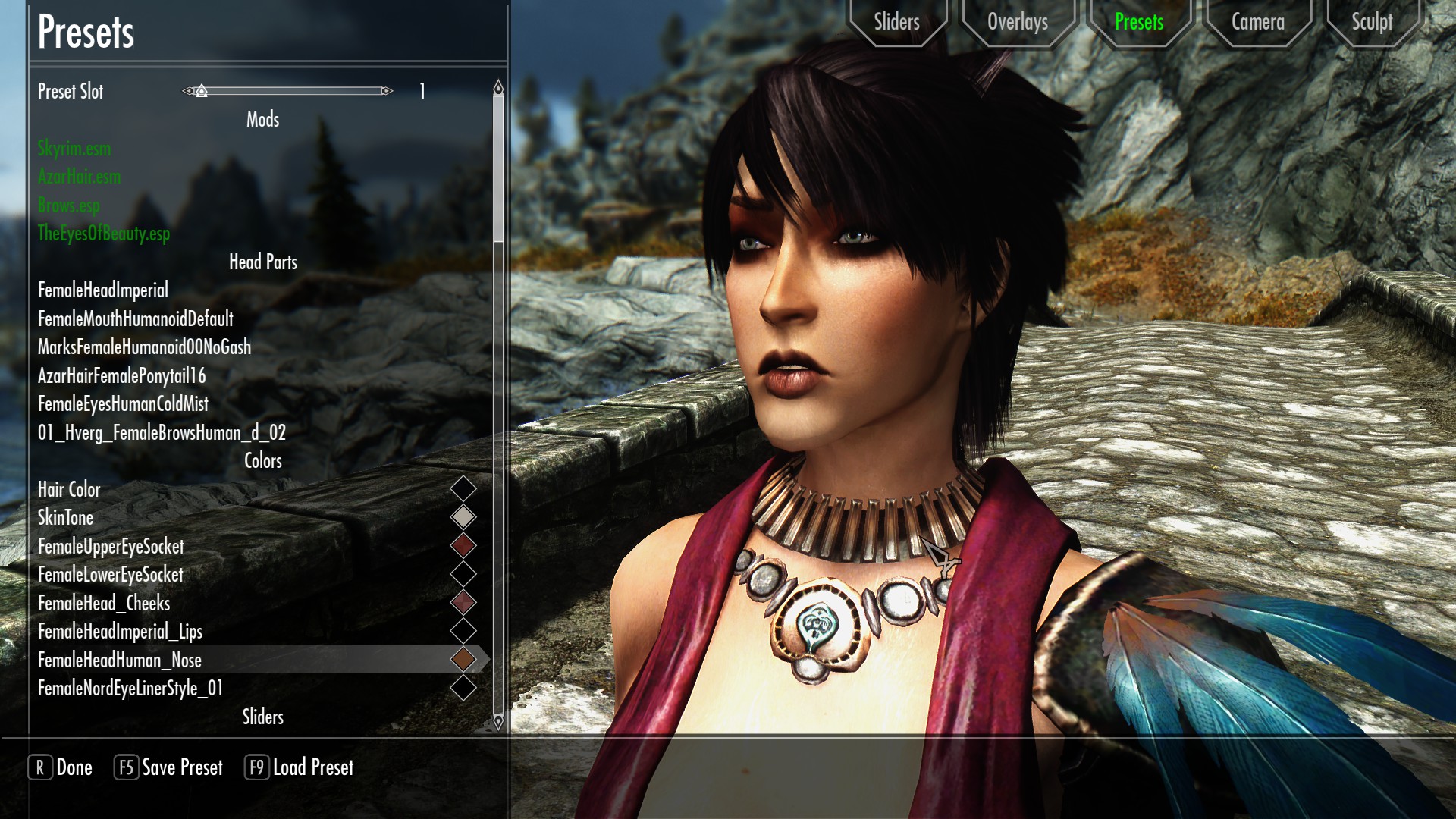Viewport: 1456px width, 819px height.
Task: Switch to the Sliders tab
Action: tap(896, 22)
